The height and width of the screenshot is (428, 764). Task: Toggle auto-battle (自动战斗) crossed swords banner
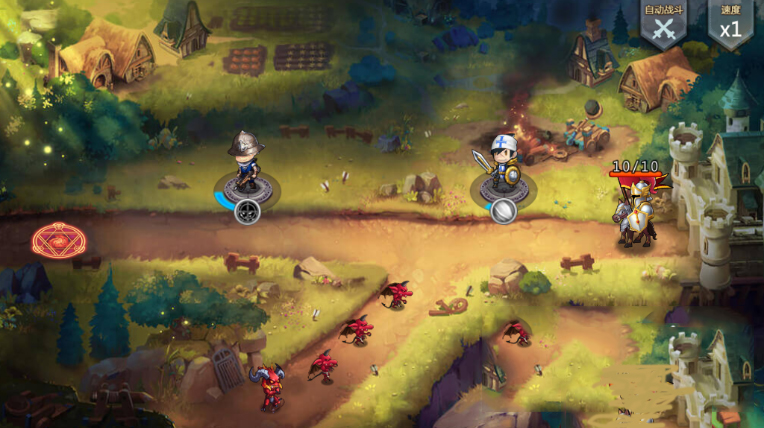[663, 24]
